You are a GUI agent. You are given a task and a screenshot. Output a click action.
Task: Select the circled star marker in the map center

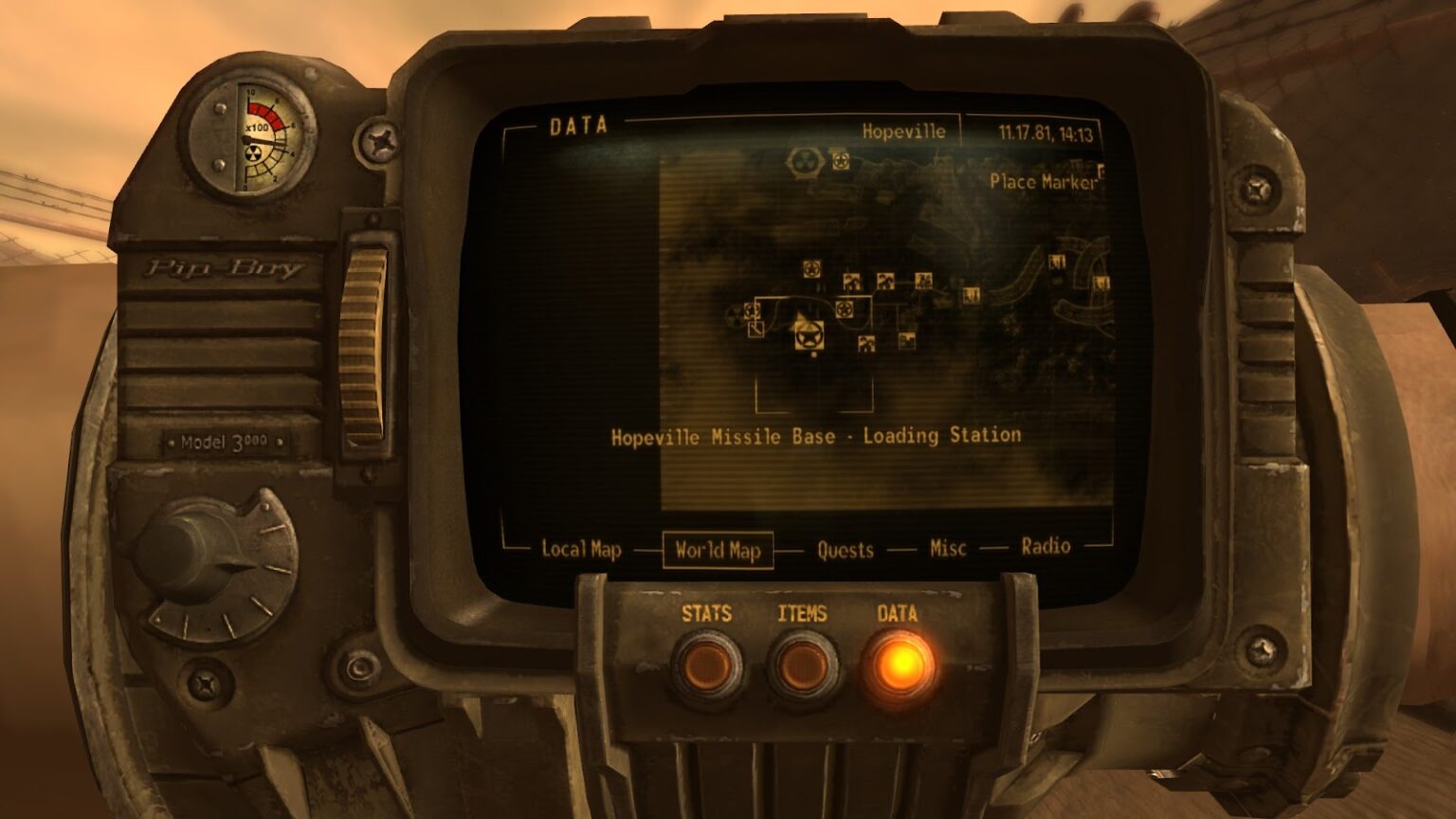845,308
